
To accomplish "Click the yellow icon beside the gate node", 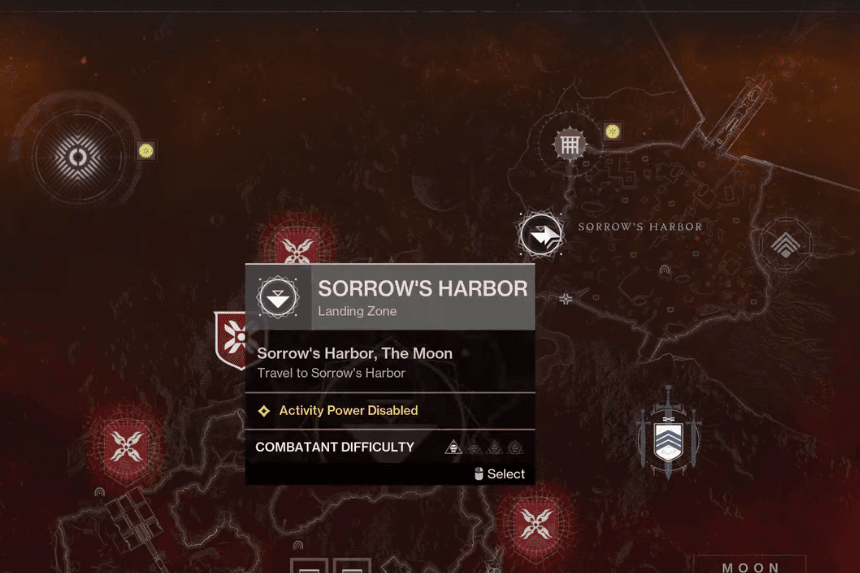I will [612, 131].
